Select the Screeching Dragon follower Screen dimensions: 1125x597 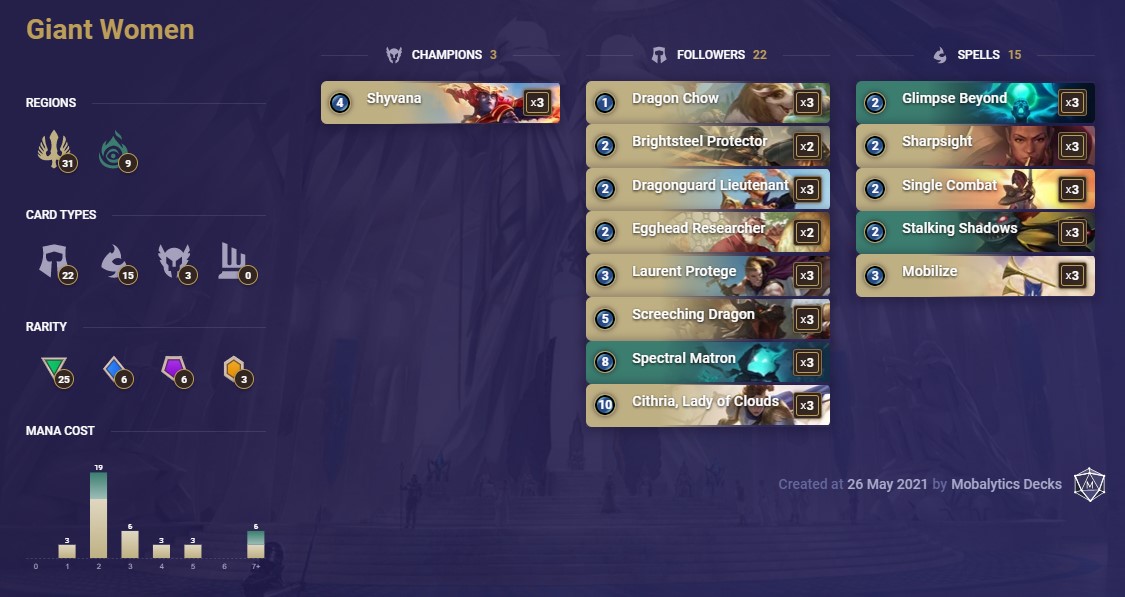click(707, 318)
